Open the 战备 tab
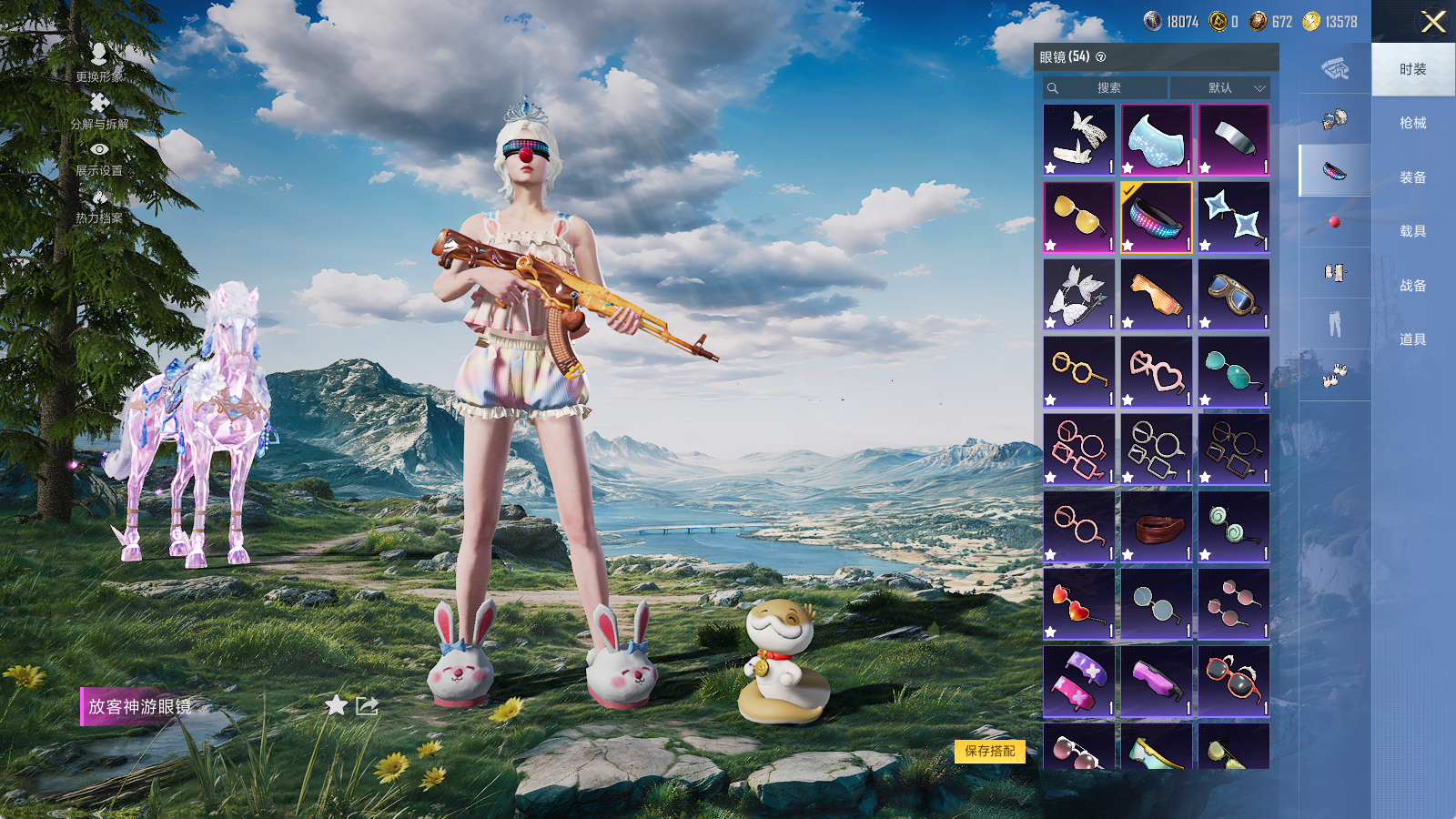This screenshot has width=1456, height=819. click(x=1412, y=286)
